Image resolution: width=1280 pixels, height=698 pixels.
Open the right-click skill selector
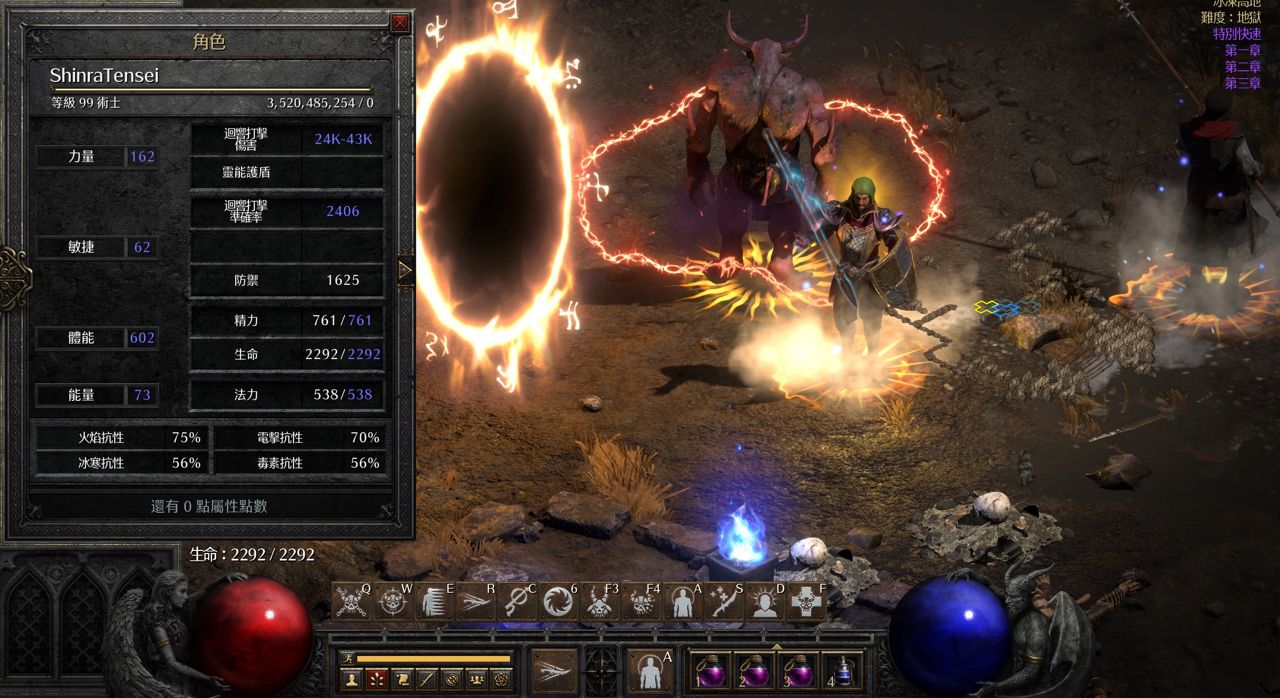pyautogui.click(x=650, y=670)
